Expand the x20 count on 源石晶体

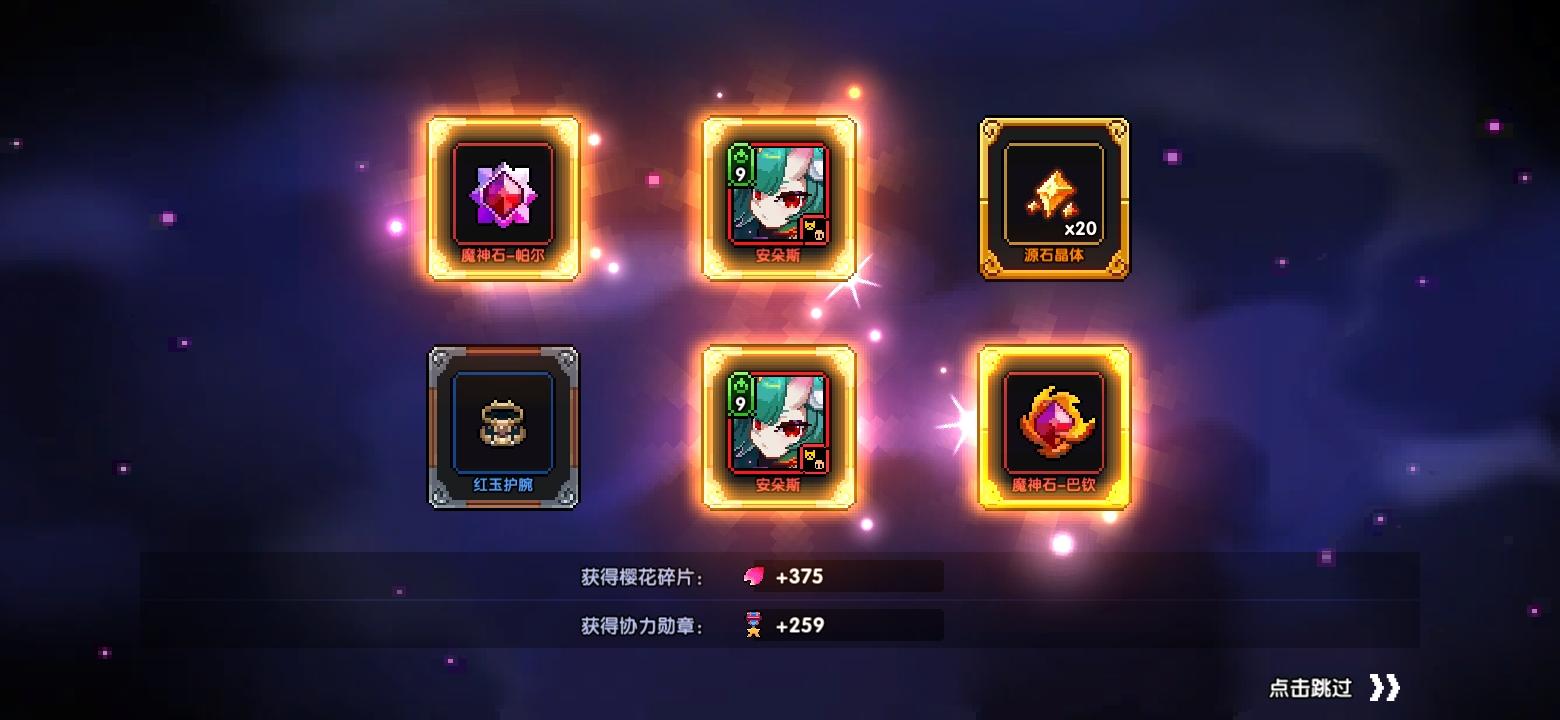tap(1081, 228)
